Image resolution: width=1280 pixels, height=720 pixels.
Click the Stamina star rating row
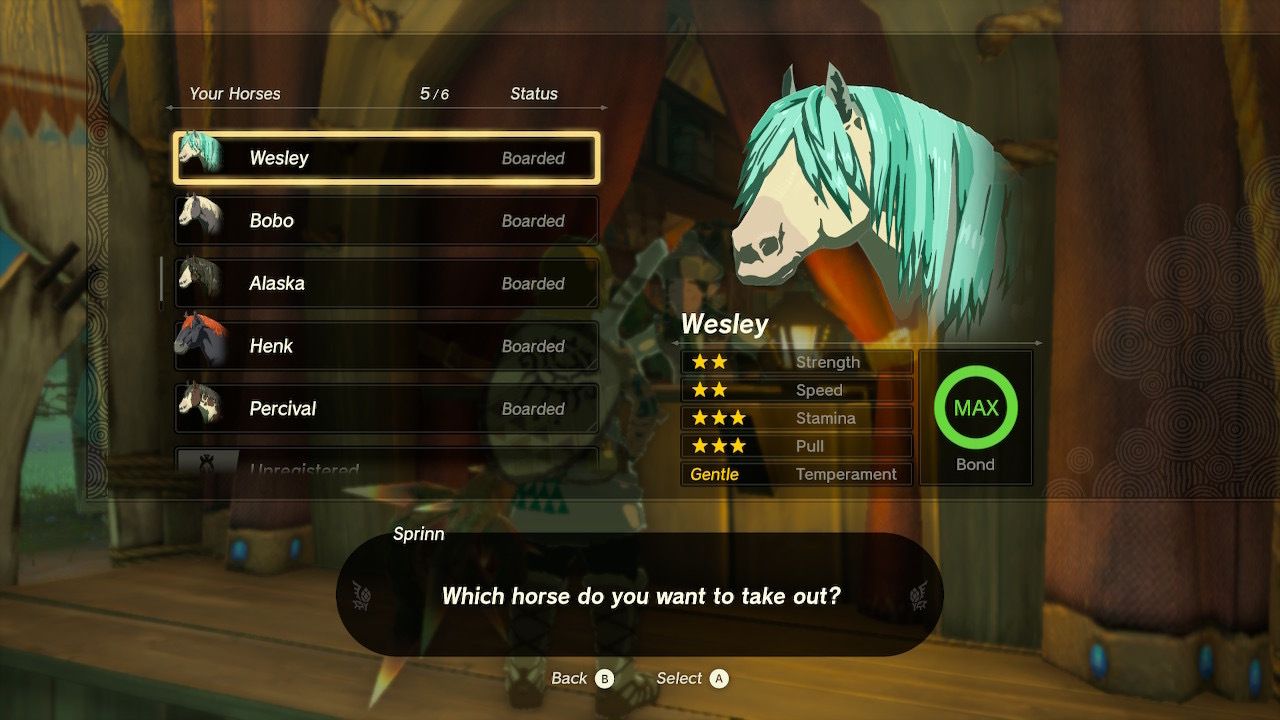click(x=795, y=418)
